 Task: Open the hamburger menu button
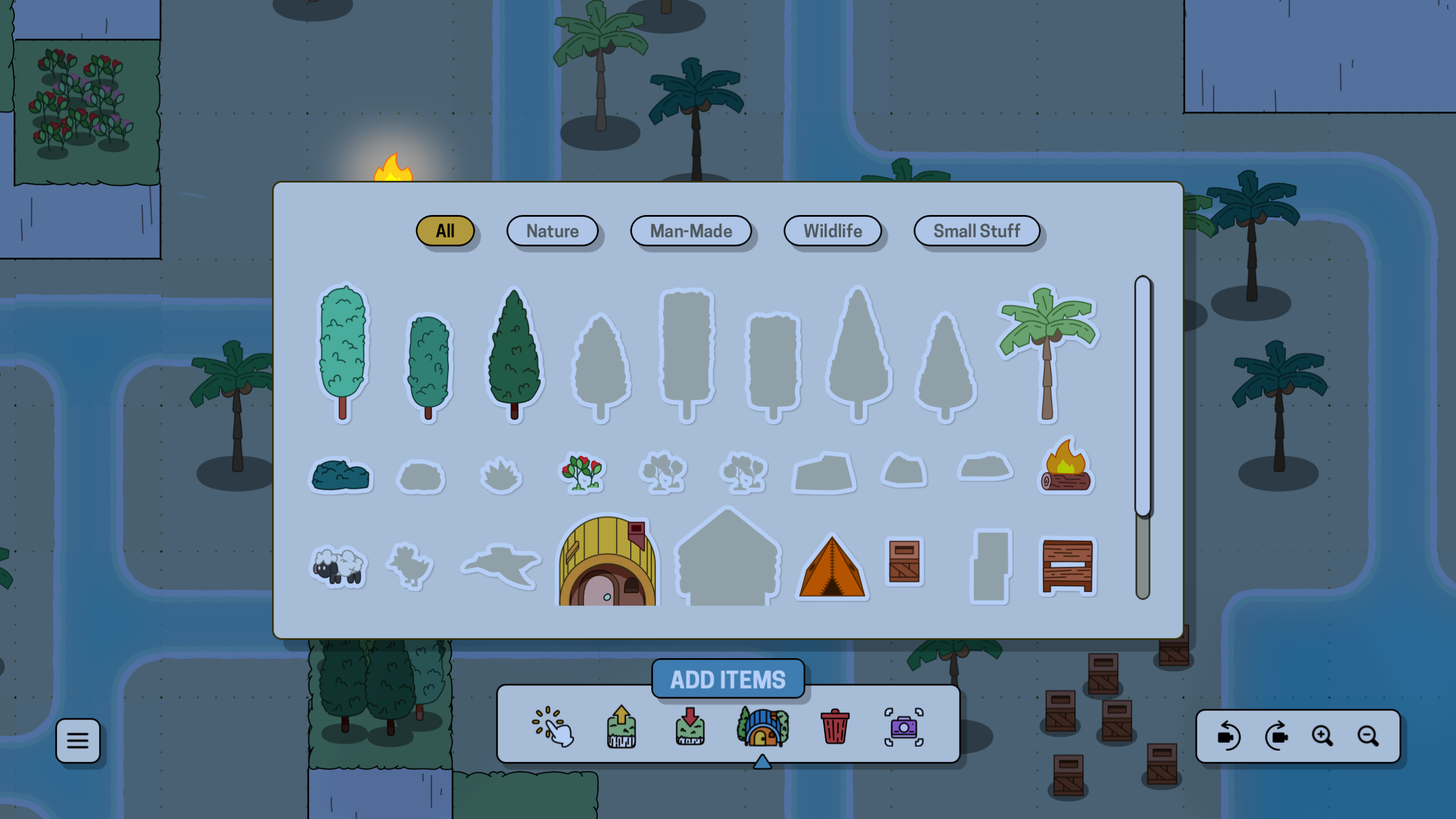point(78,740)
